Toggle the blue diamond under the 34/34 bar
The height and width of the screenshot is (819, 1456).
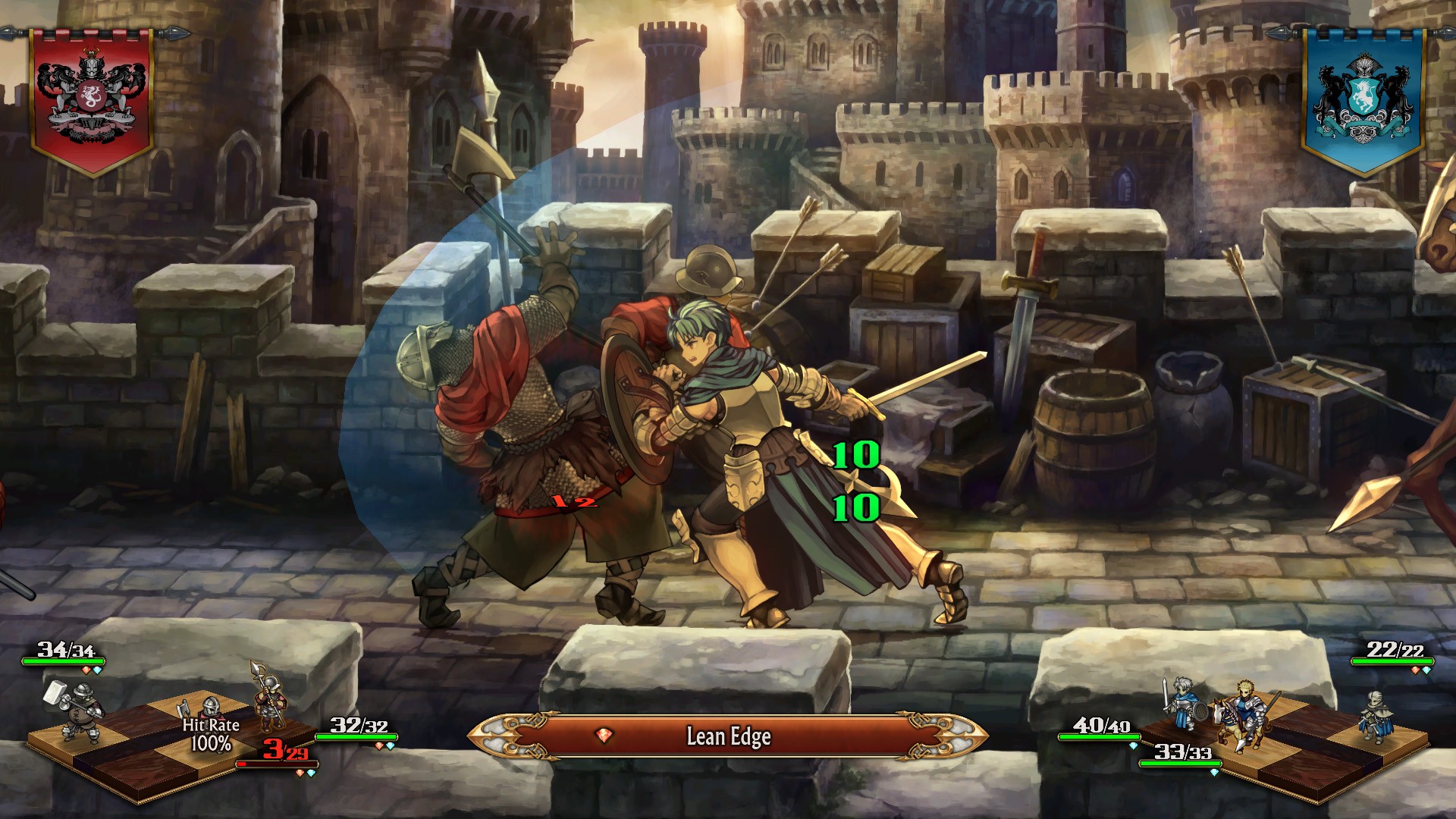coord(96,670)
